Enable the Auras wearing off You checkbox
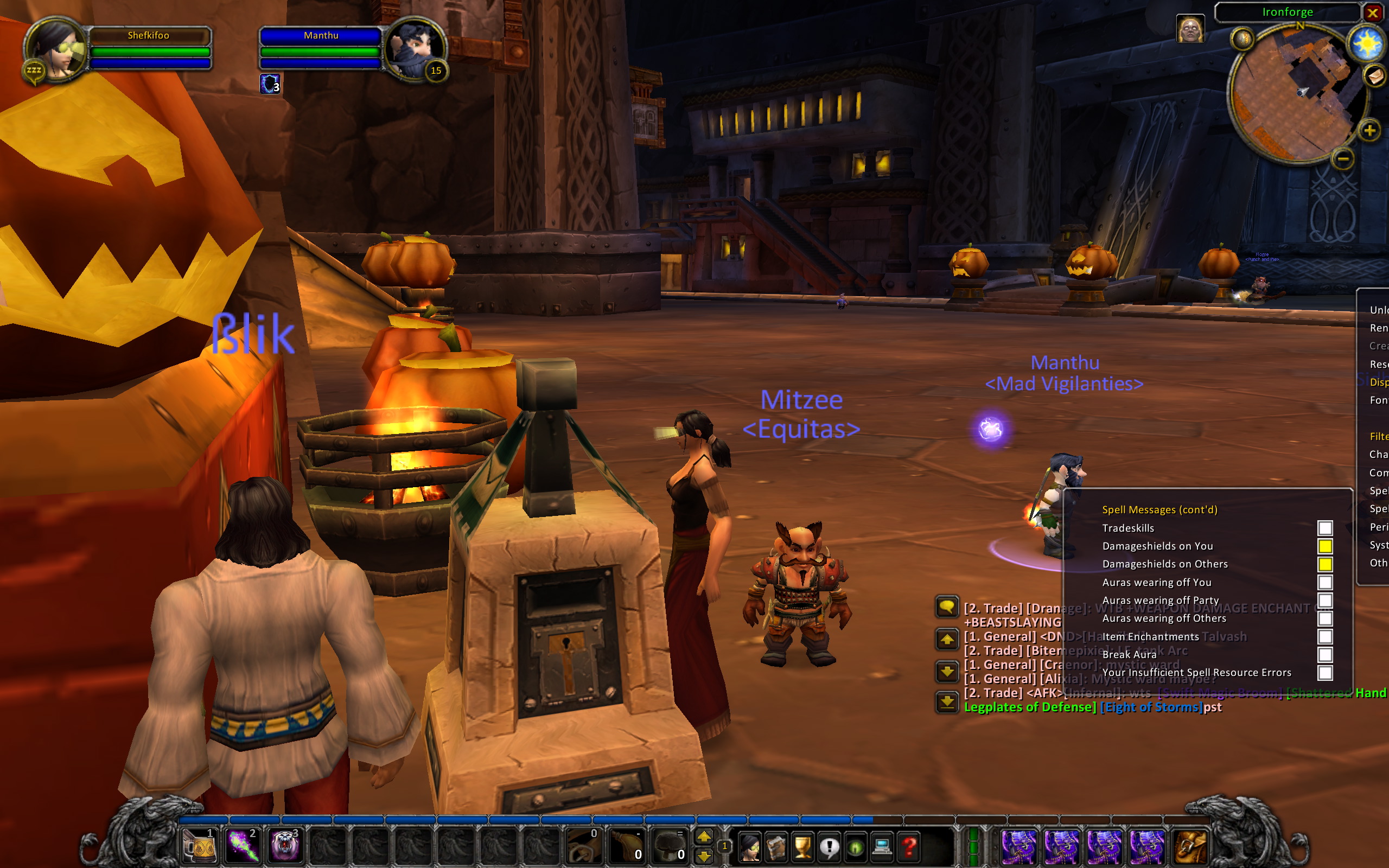1389x868 pixels. click(x=1325, y=582)
